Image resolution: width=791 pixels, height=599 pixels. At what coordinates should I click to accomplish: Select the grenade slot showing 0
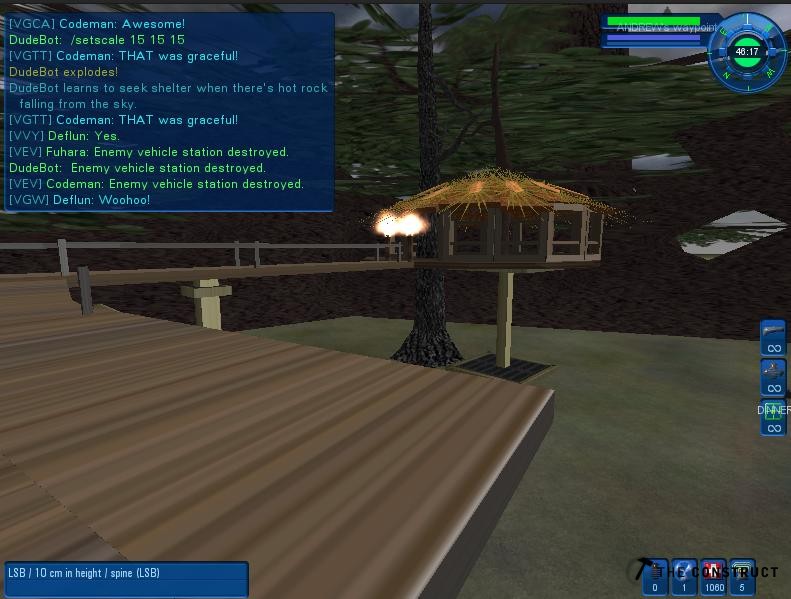point(655,577)
